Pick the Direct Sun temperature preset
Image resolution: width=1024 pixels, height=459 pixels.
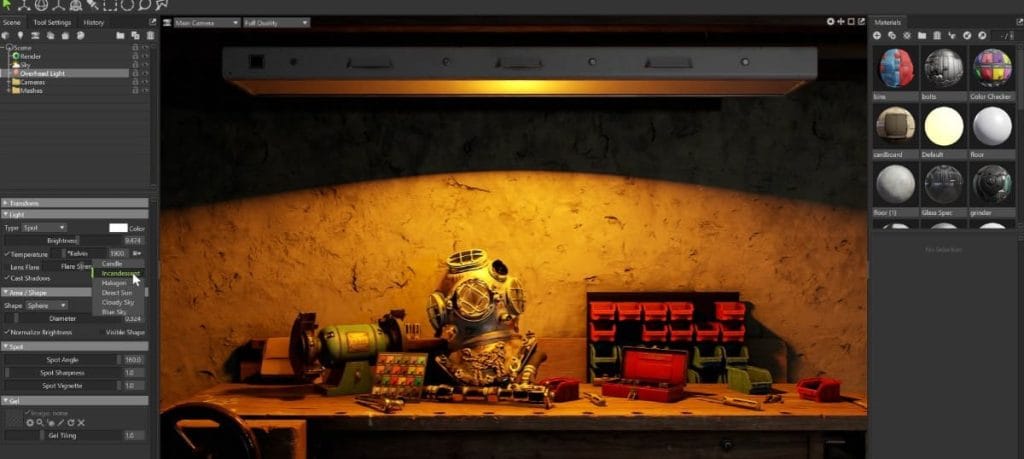(116, 293)
